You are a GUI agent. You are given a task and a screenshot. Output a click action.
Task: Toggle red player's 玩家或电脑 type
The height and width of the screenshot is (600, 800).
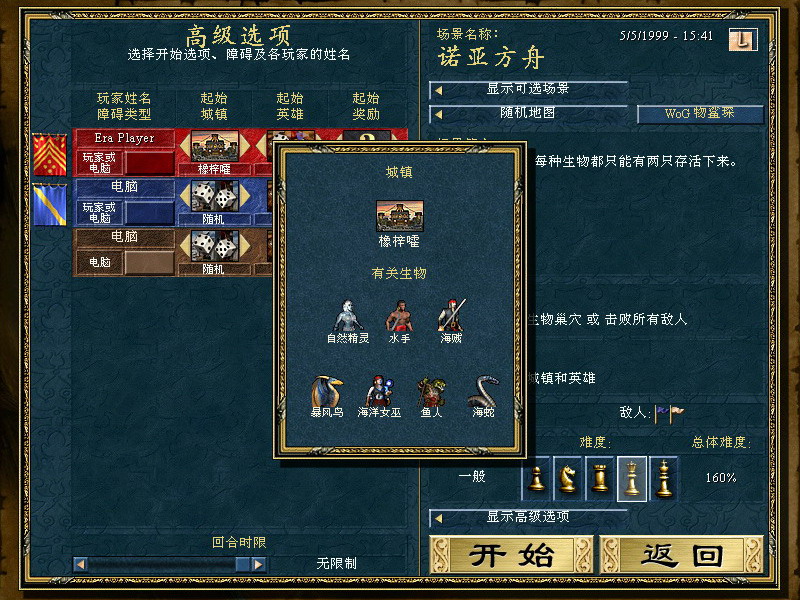pos(97,162)
